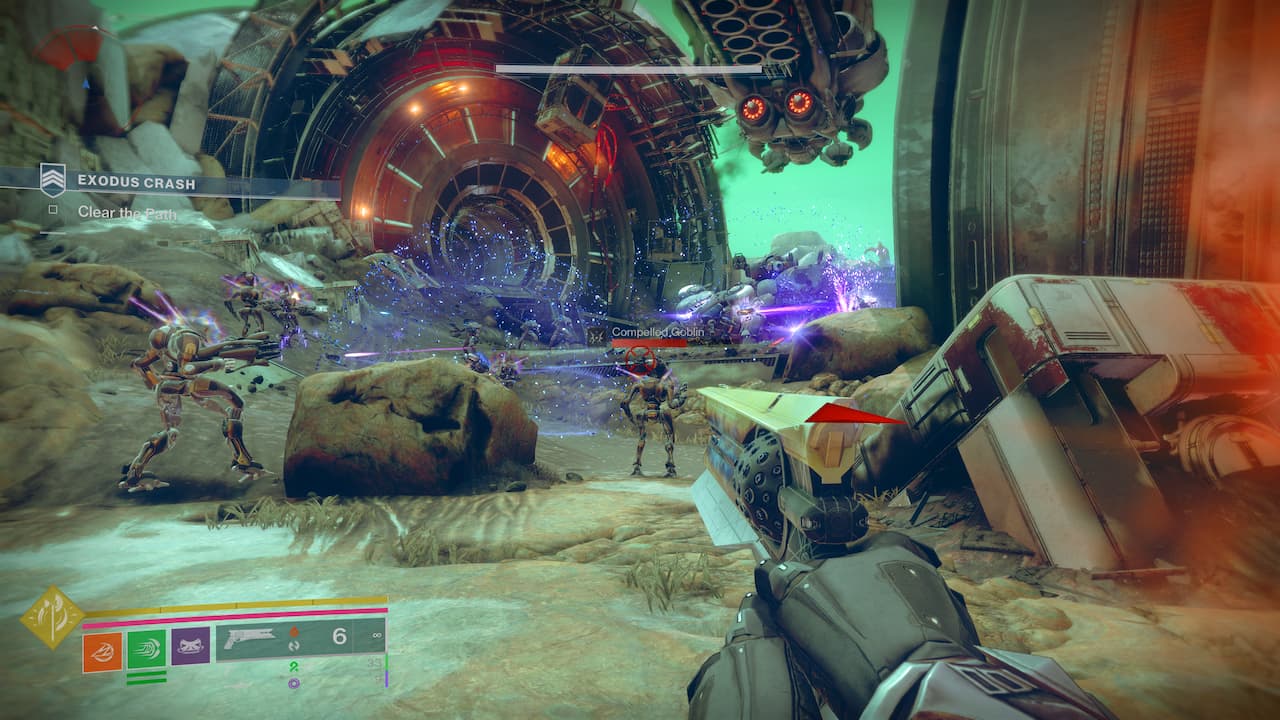Activate the purple class ability icon

pyautogui.click(x=190, y=647)
